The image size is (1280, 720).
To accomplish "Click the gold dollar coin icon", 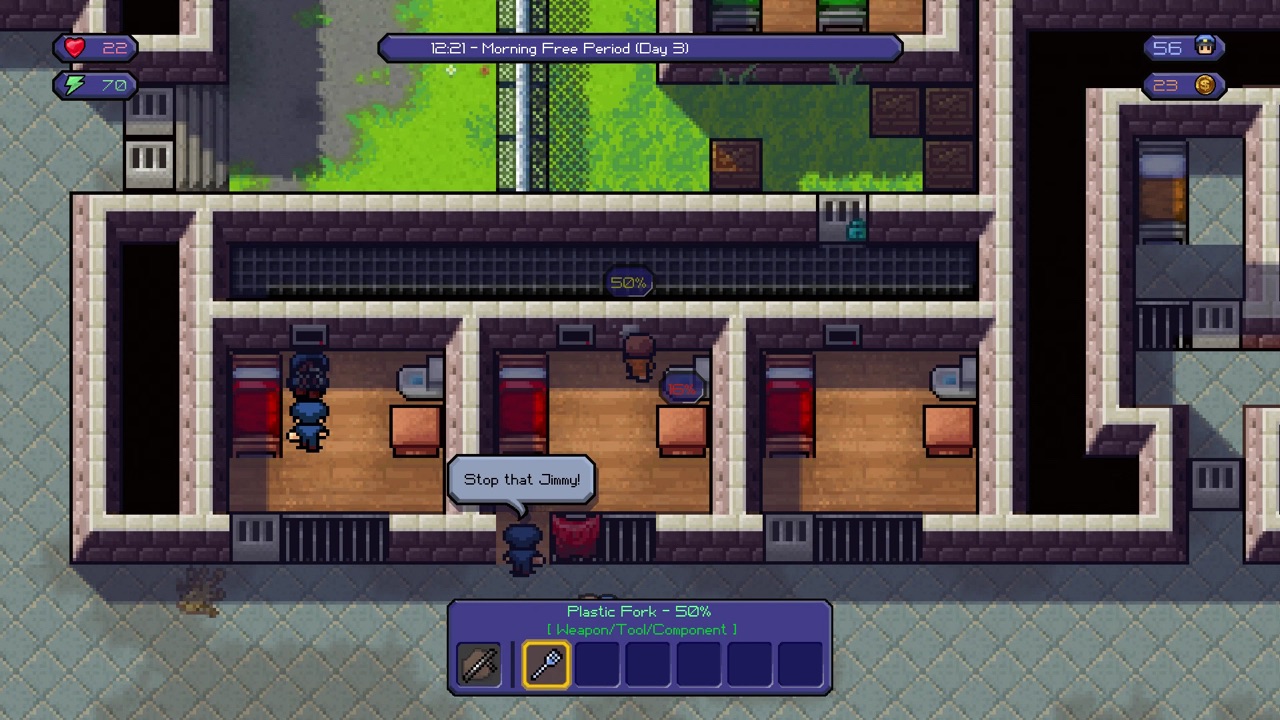I will pyautogui.click(x=1205, y=85).
